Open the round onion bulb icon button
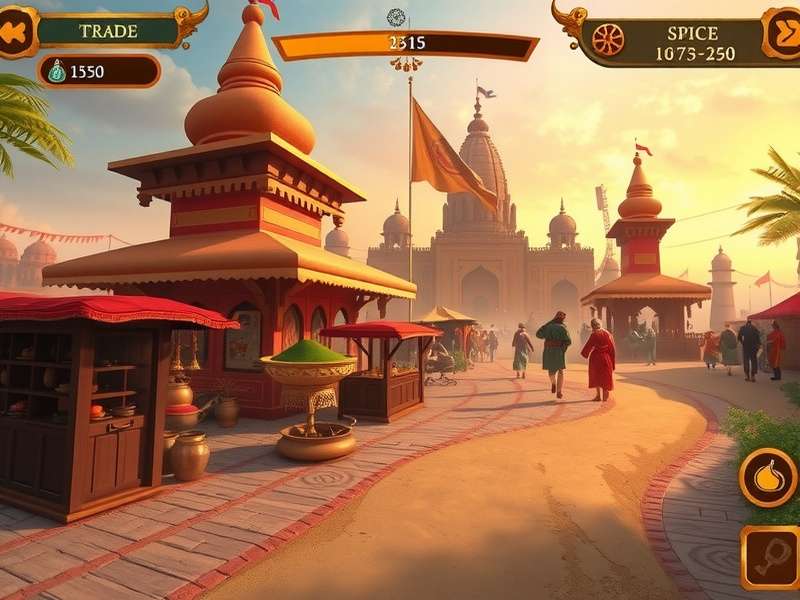The height and width of the screenshot is (600, 800). 768,477
